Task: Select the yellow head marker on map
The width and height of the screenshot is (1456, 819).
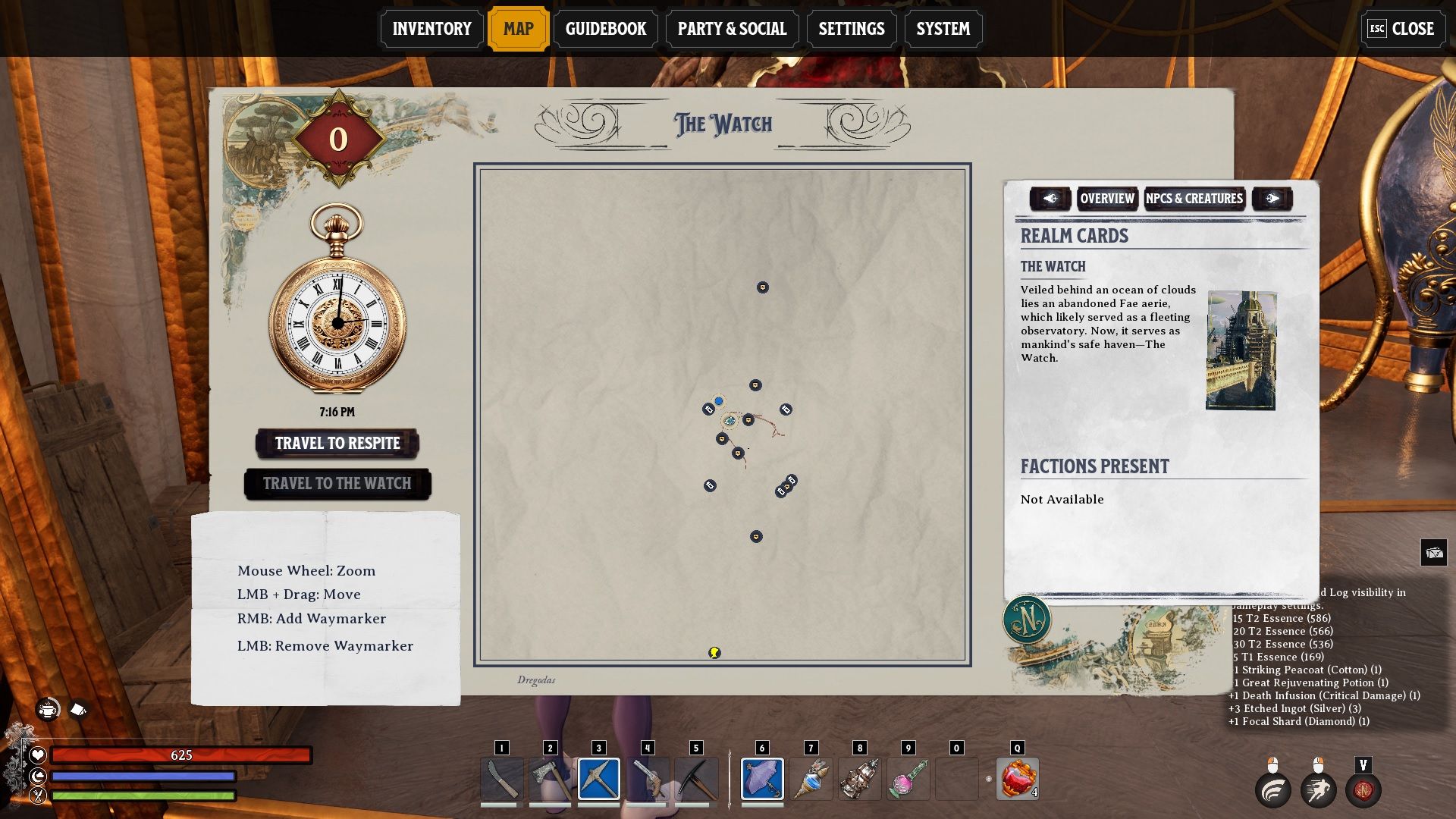Action: tap(714, 652)
